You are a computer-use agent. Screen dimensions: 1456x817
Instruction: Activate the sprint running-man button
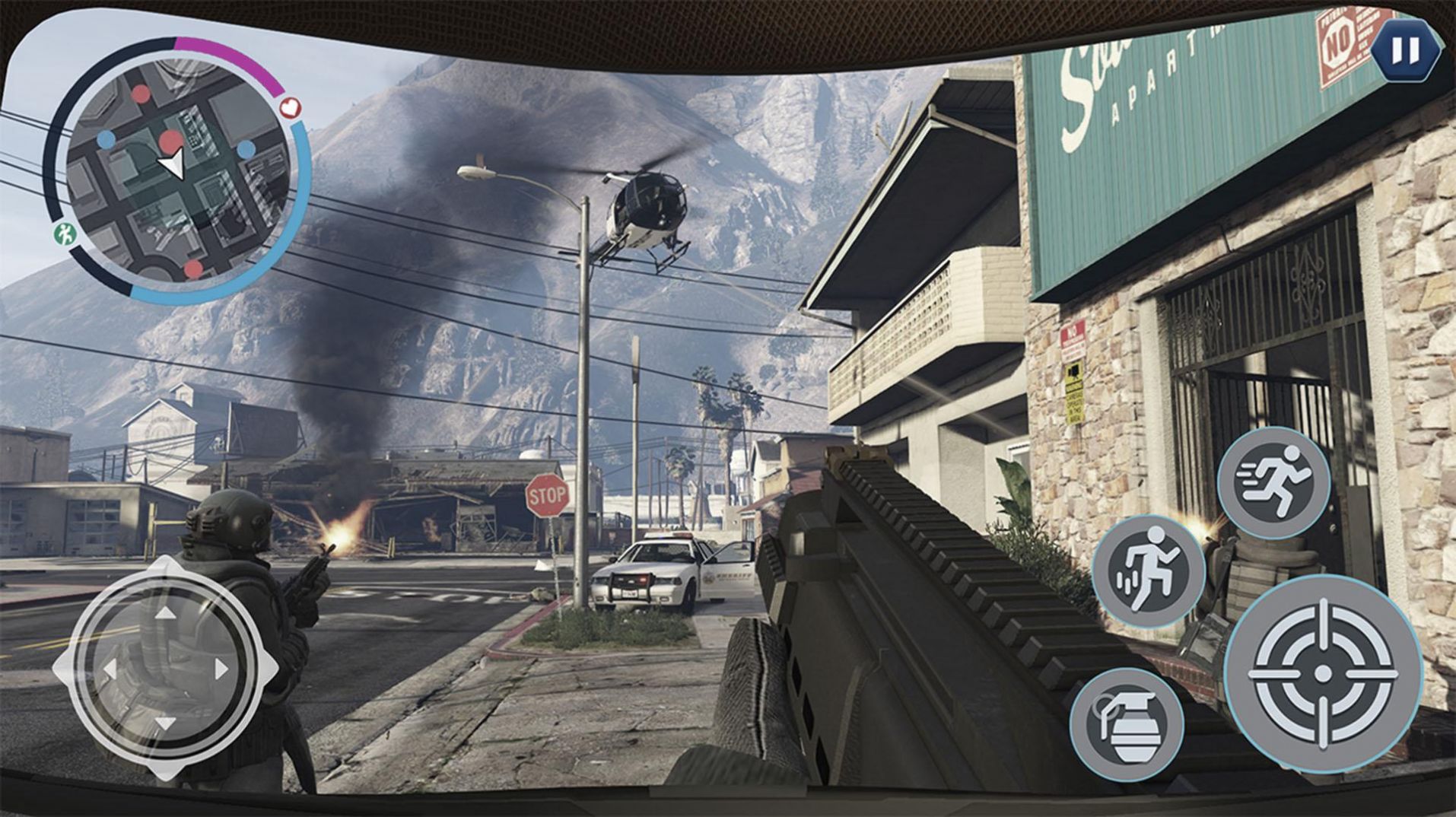(x=1273, y=482)
